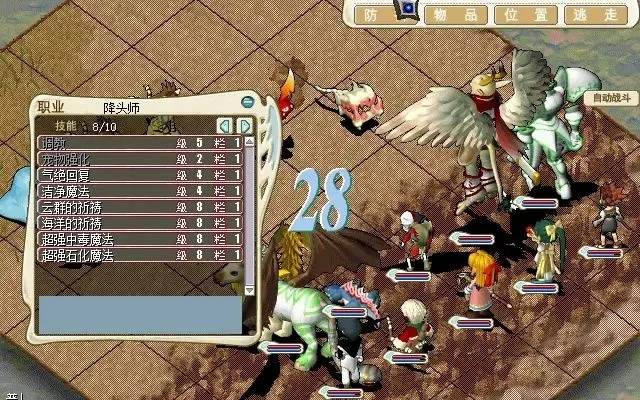
Task: Go to previous skill page arrow
Action: tap(225, 126)
